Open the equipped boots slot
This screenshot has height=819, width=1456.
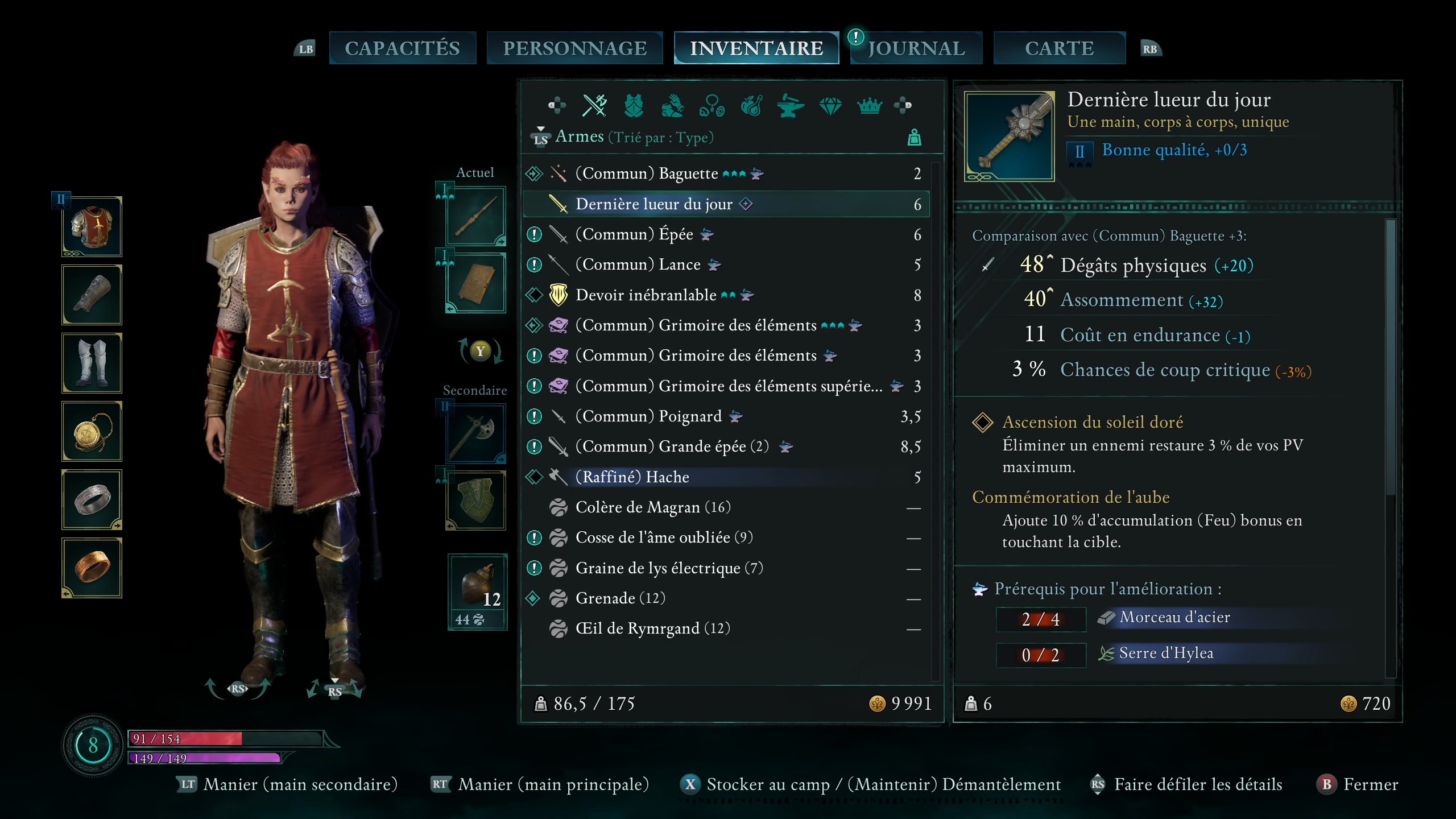click(x=92, y=363)
